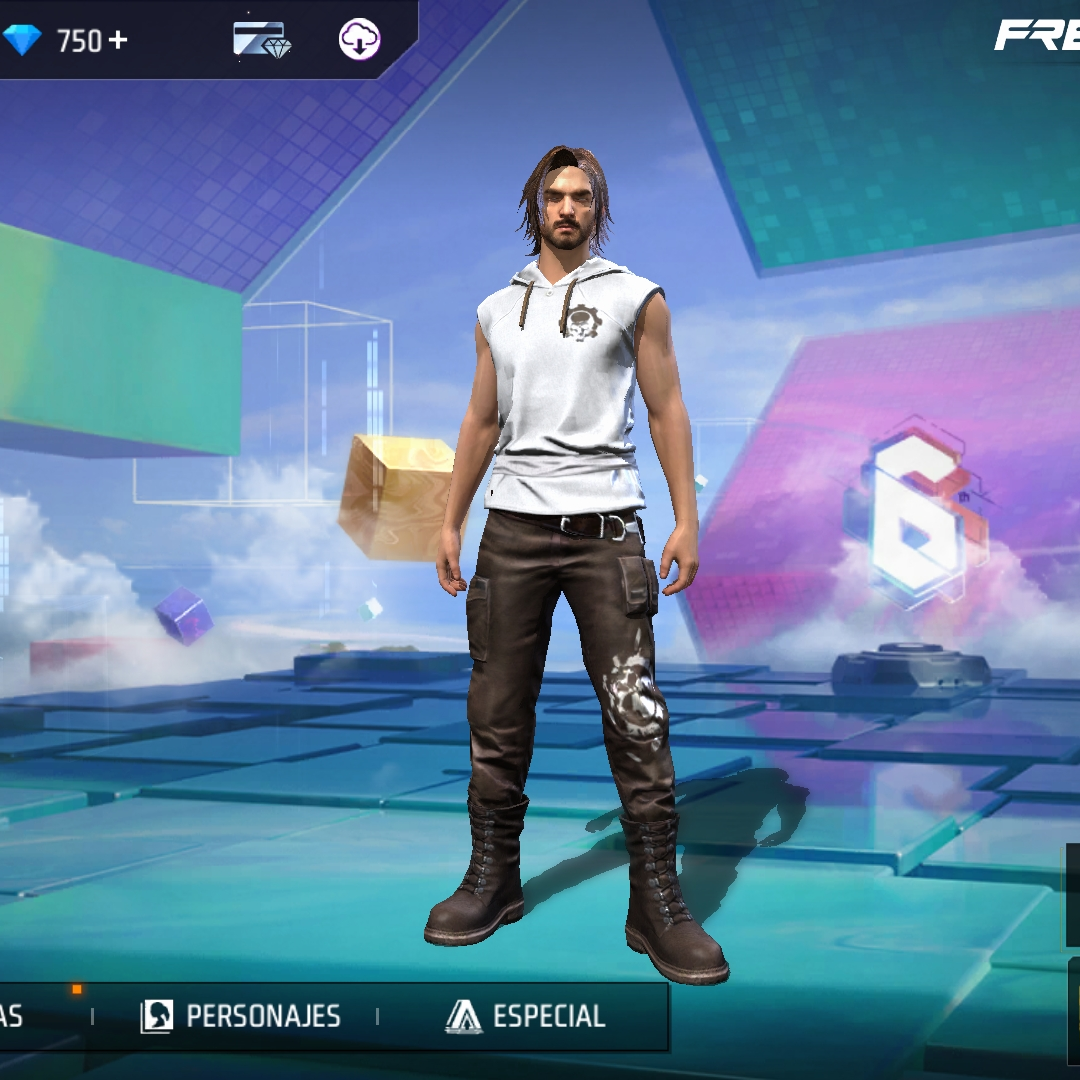Switch to the ESPECIAL section
1080x1080 pixels.
(526, 1016)
